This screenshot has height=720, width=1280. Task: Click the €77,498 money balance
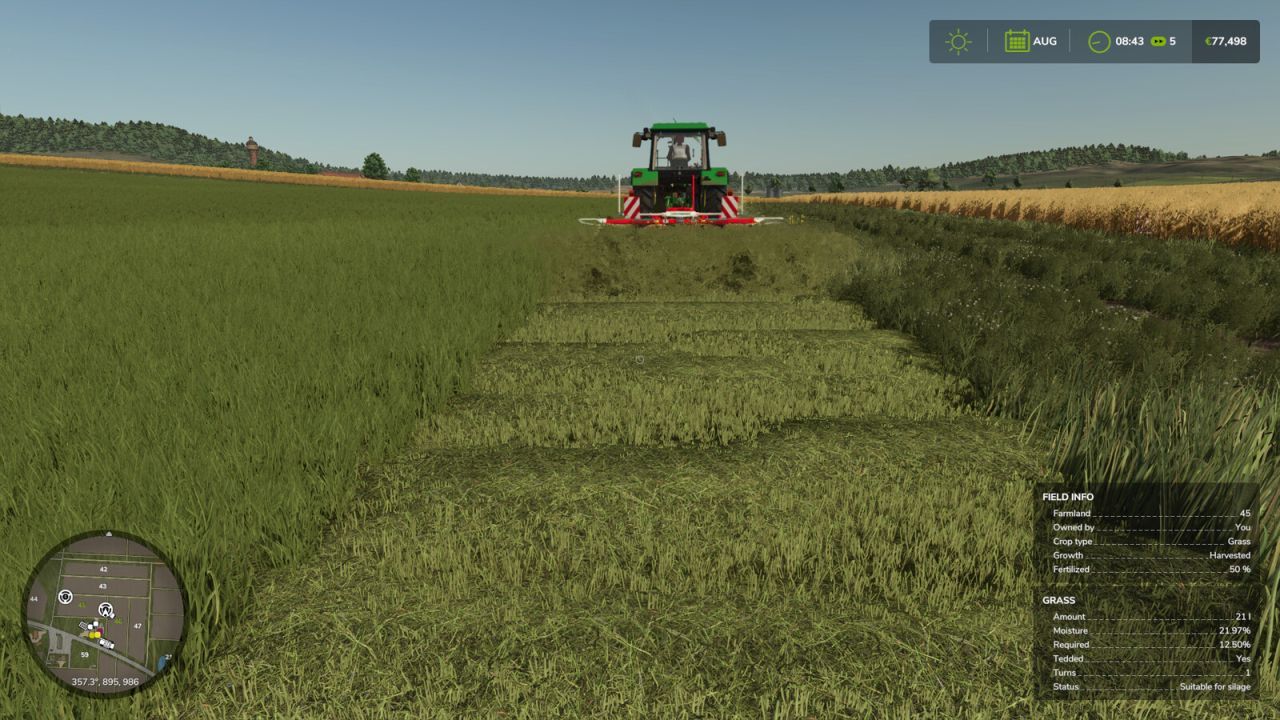point(1224,42)
